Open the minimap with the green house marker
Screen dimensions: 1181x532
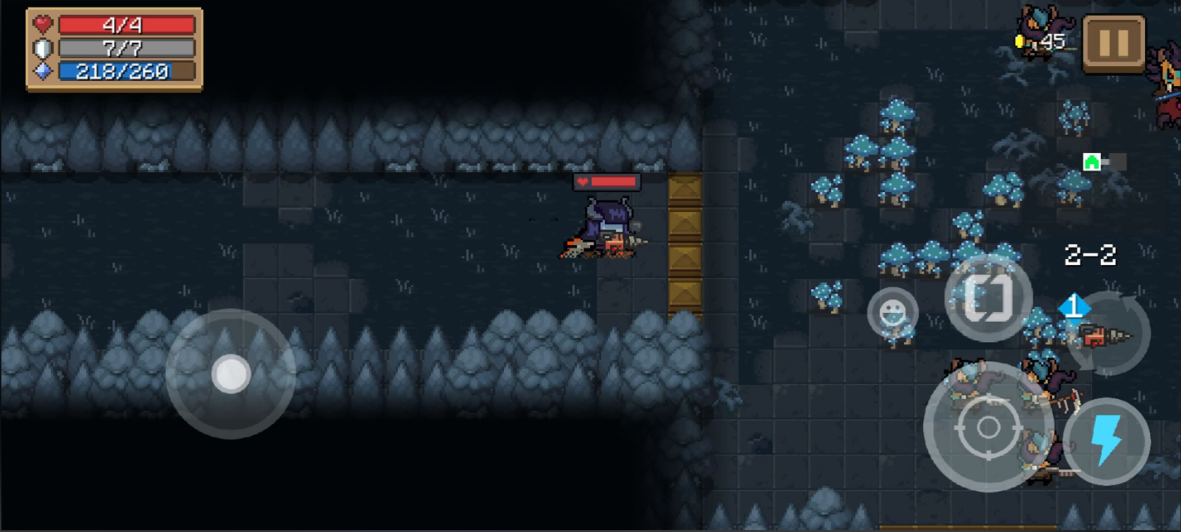[1093, 161]
